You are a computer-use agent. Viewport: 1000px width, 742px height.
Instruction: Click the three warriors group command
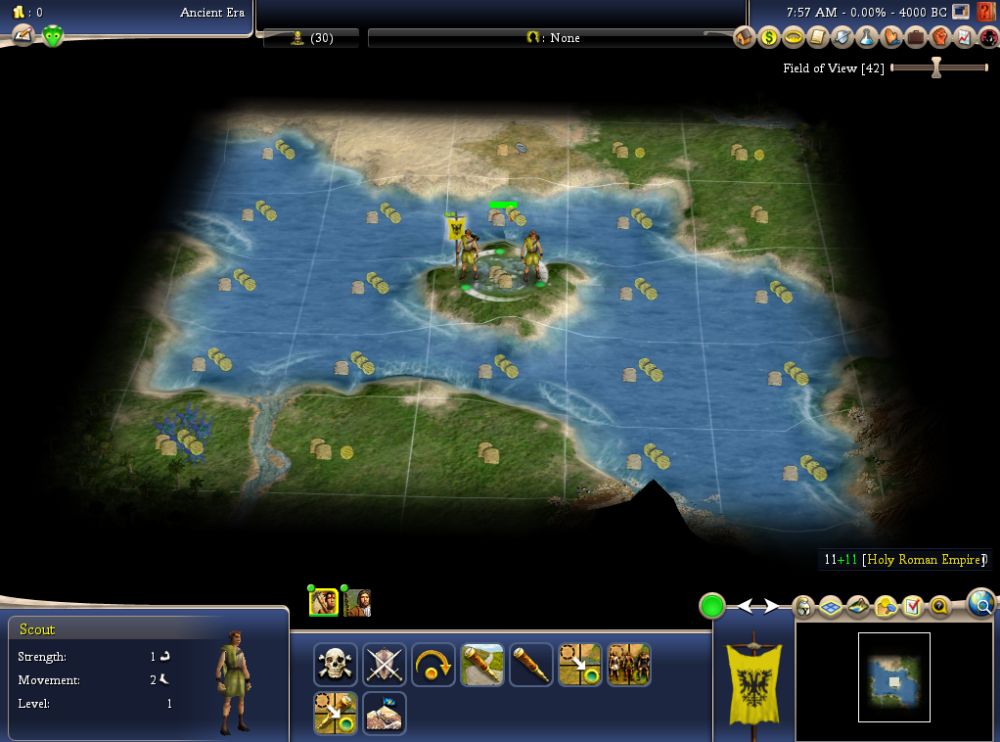click(629, 665)
